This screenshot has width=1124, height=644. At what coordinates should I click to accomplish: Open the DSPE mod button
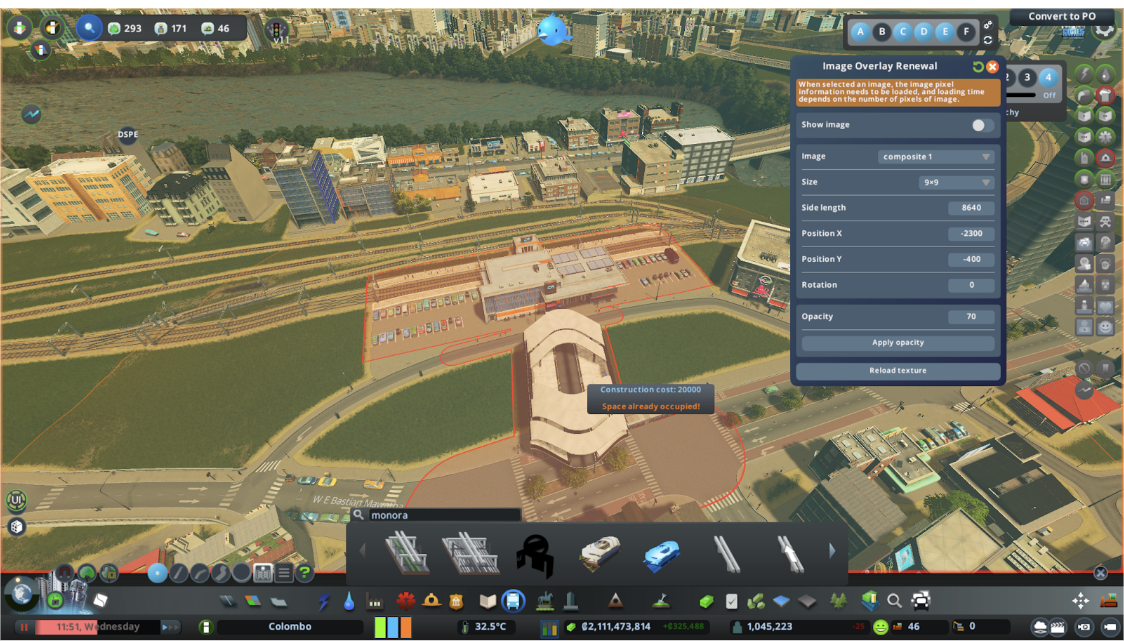pyautogui.click(x=128, y=134)
